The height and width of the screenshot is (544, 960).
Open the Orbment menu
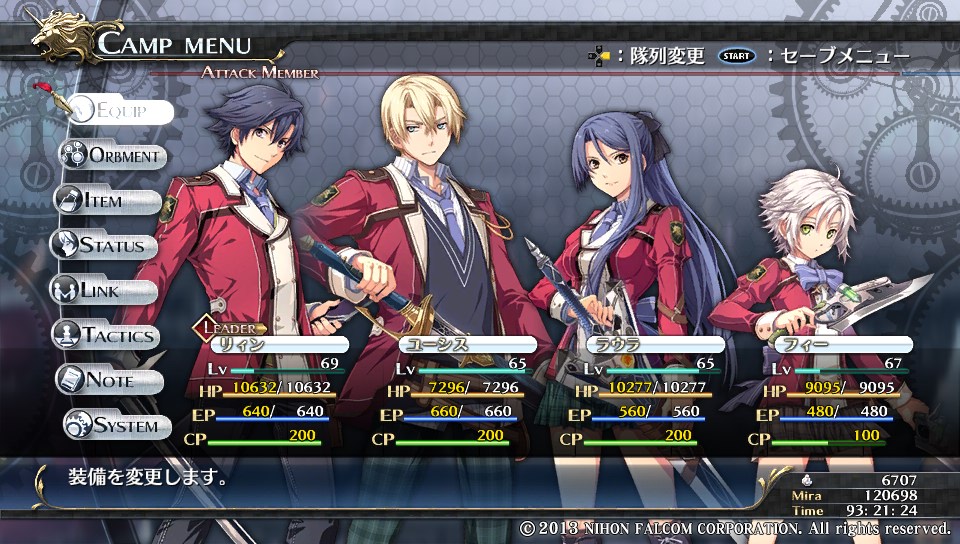pyautogui.click(x=112, y=156)
